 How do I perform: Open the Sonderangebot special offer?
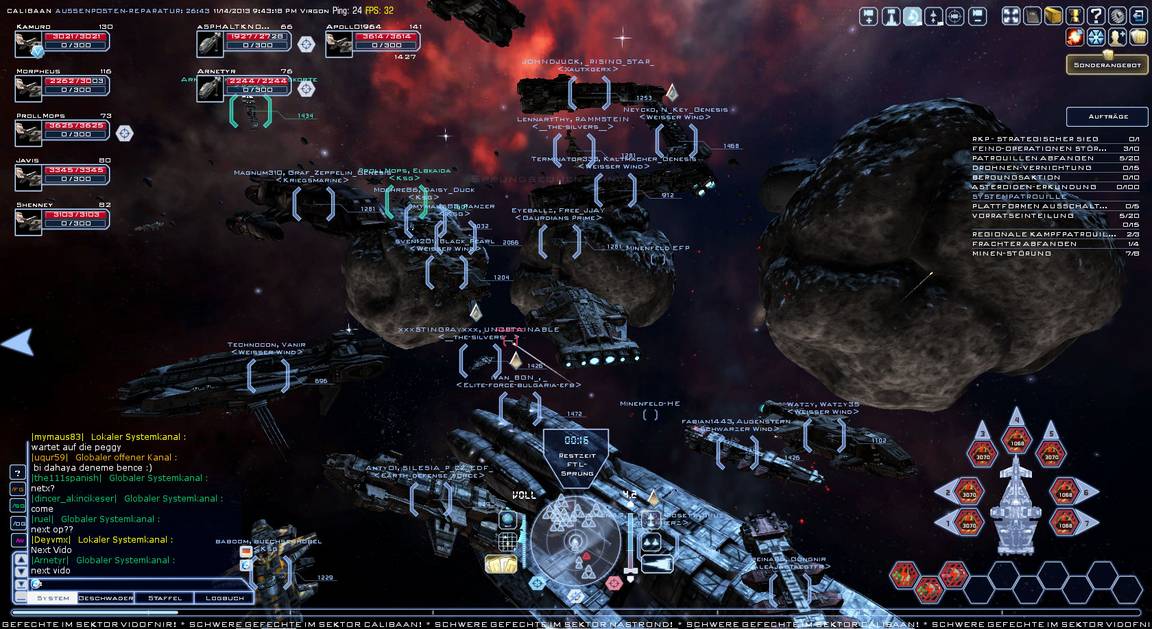coord(1106,65)
